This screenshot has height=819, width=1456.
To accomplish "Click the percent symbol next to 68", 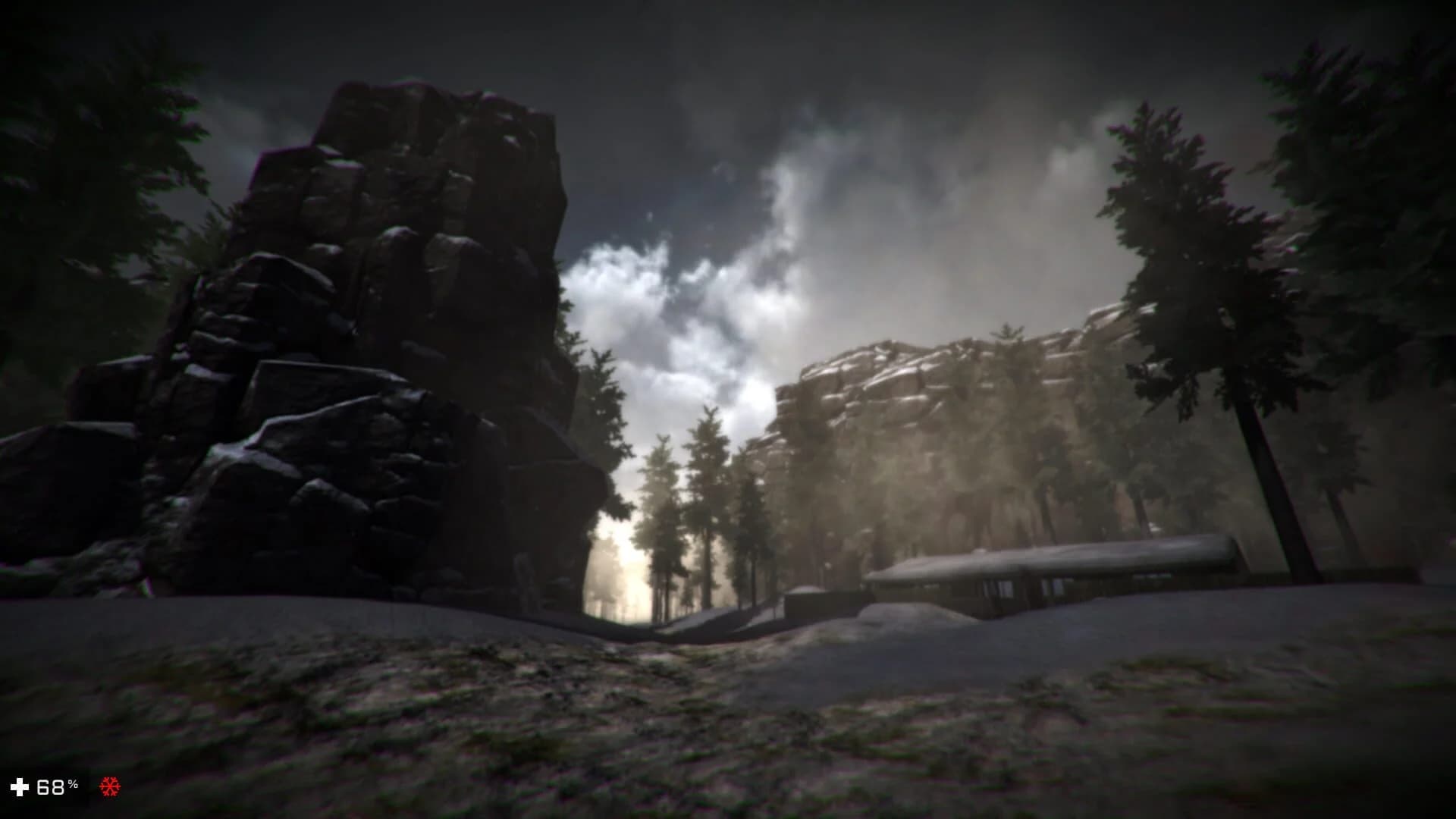I will click(x=72, y=783).
